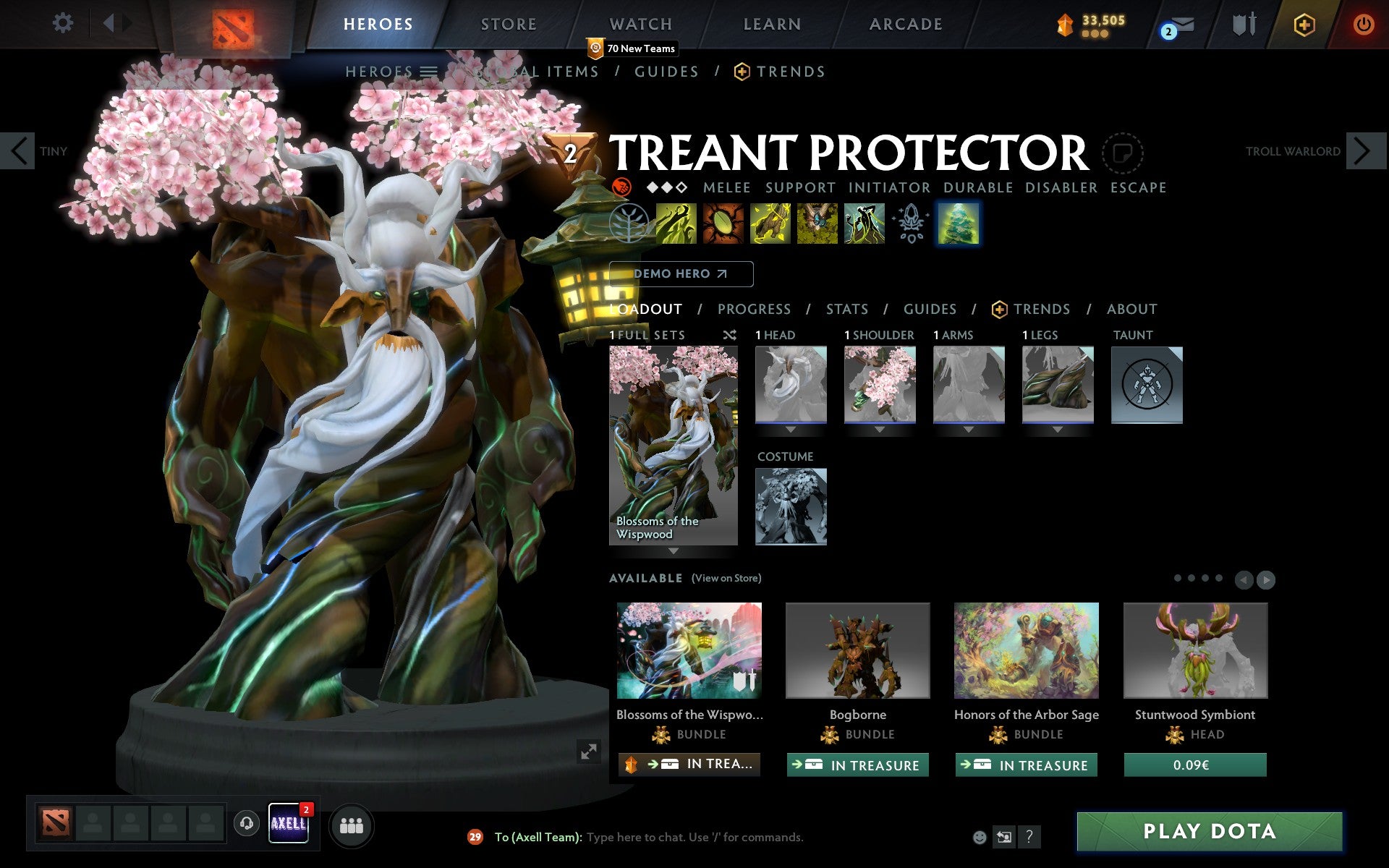Click the Living Armor ability icon
Screen dimensions: 1389x868
click(x=770, y=224)
